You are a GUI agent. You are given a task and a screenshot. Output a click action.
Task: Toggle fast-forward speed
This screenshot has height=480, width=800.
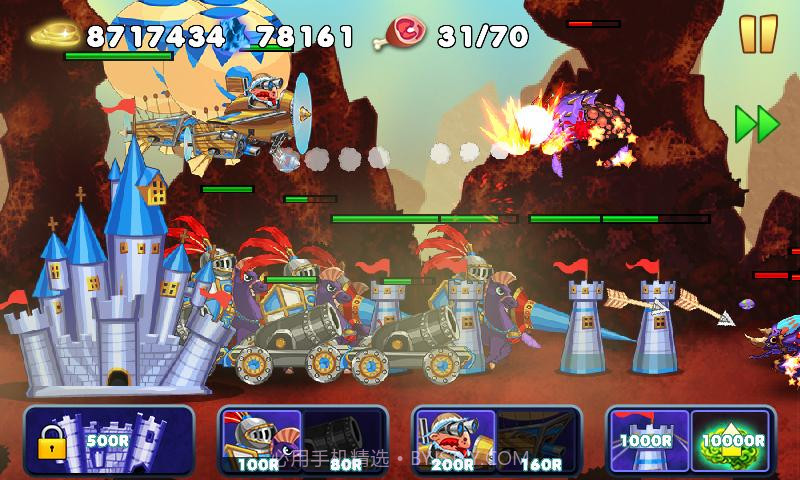pyautogui.click(x=757, y=123)
